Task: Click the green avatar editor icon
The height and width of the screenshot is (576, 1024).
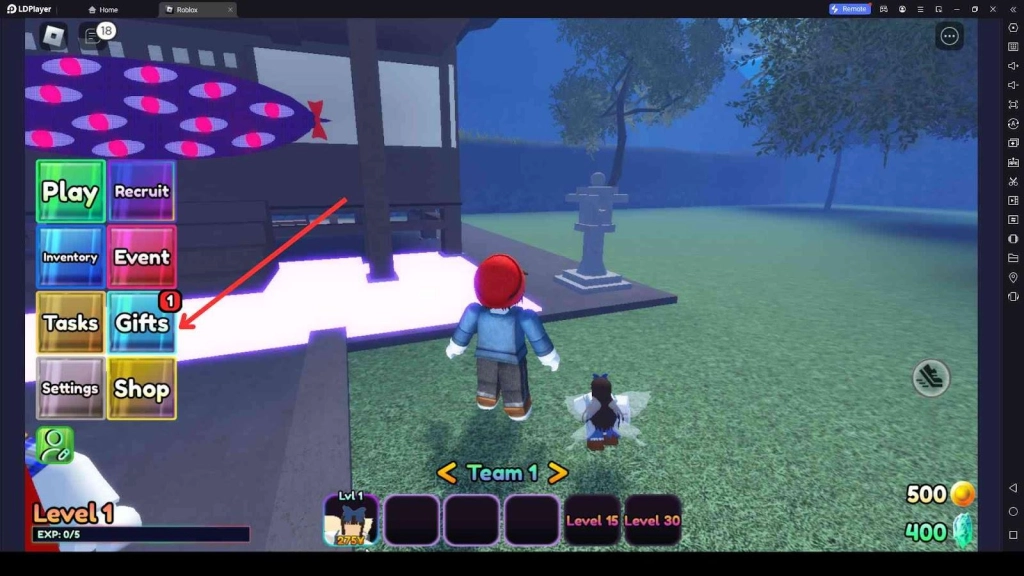Action: (x=55, y=445)
